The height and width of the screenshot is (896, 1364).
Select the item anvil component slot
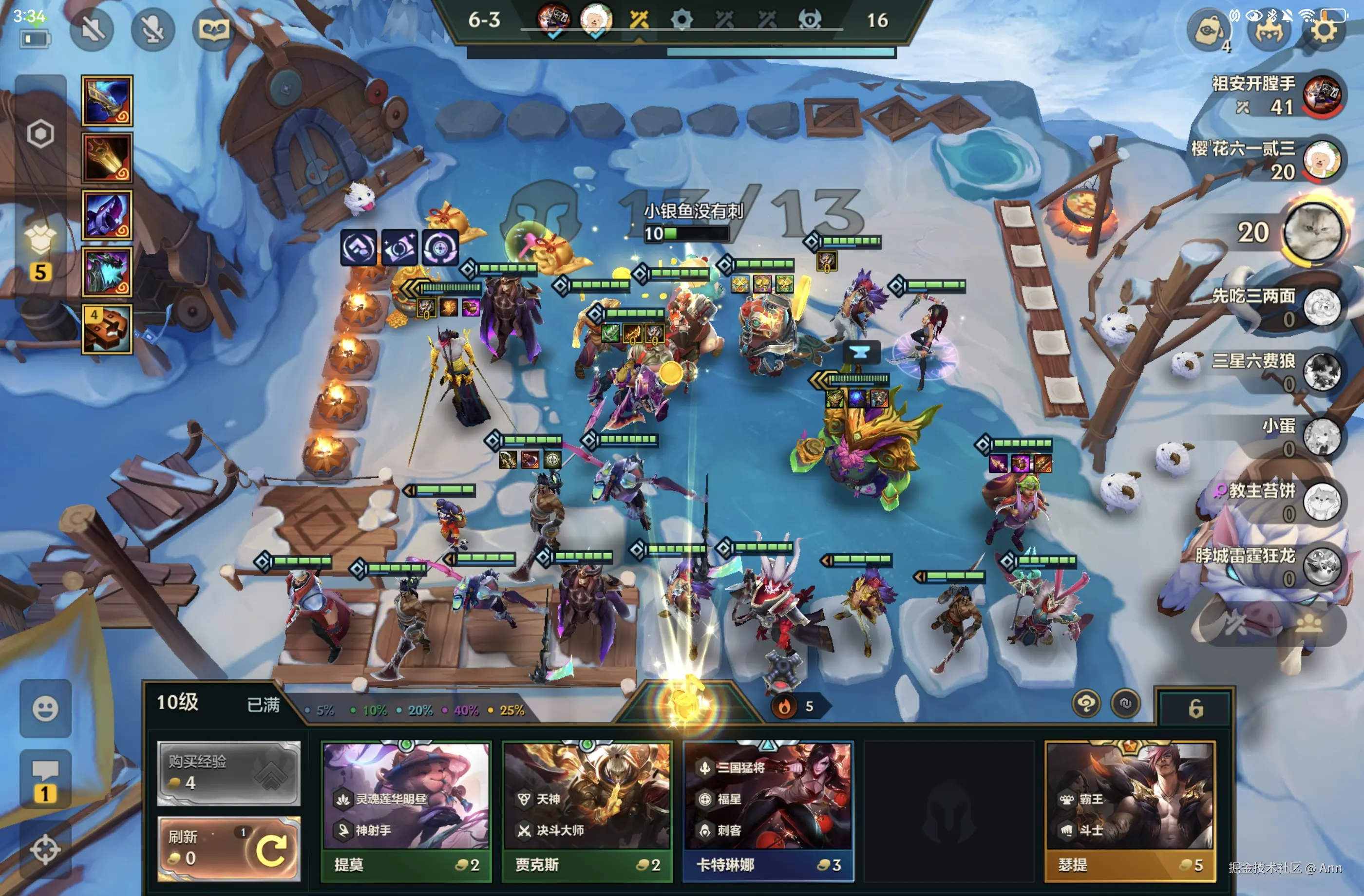click(107, 329)
